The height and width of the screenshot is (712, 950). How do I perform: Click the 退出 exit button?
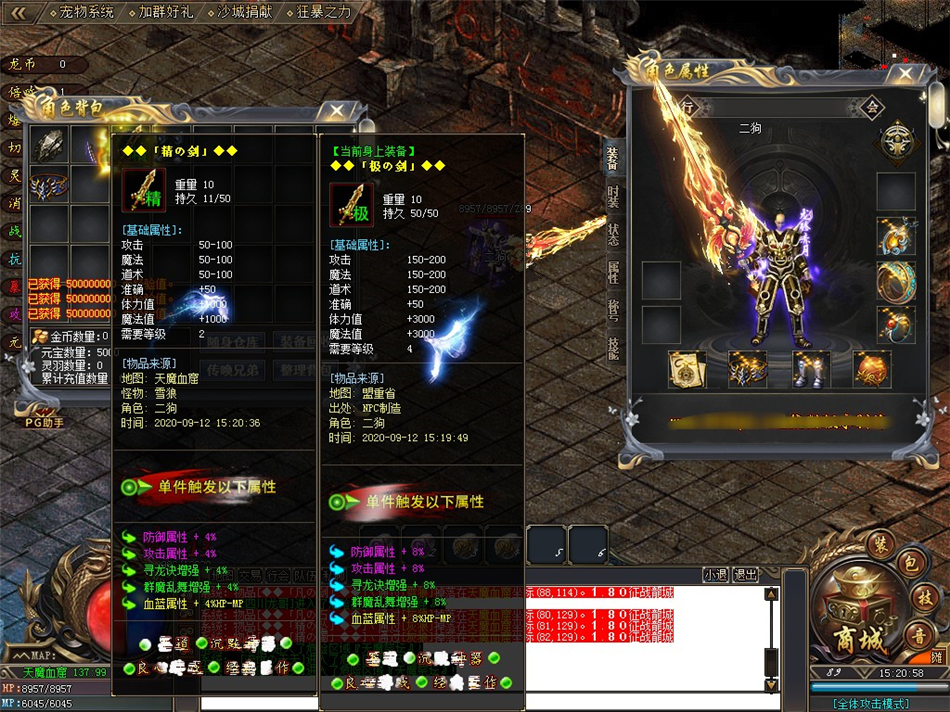tap(744, 574)
